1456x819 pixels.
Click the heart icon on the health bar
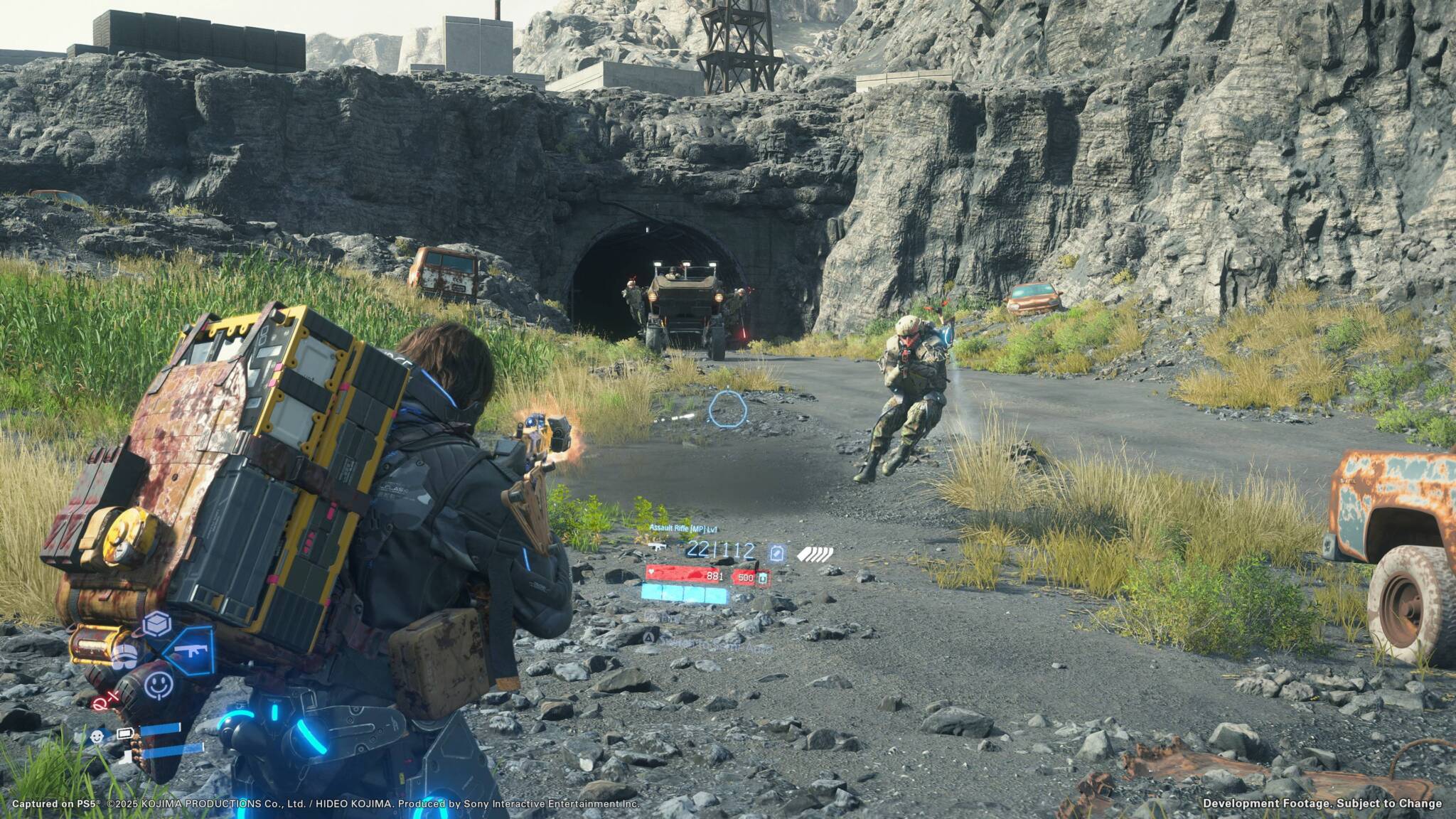(651, 571)
